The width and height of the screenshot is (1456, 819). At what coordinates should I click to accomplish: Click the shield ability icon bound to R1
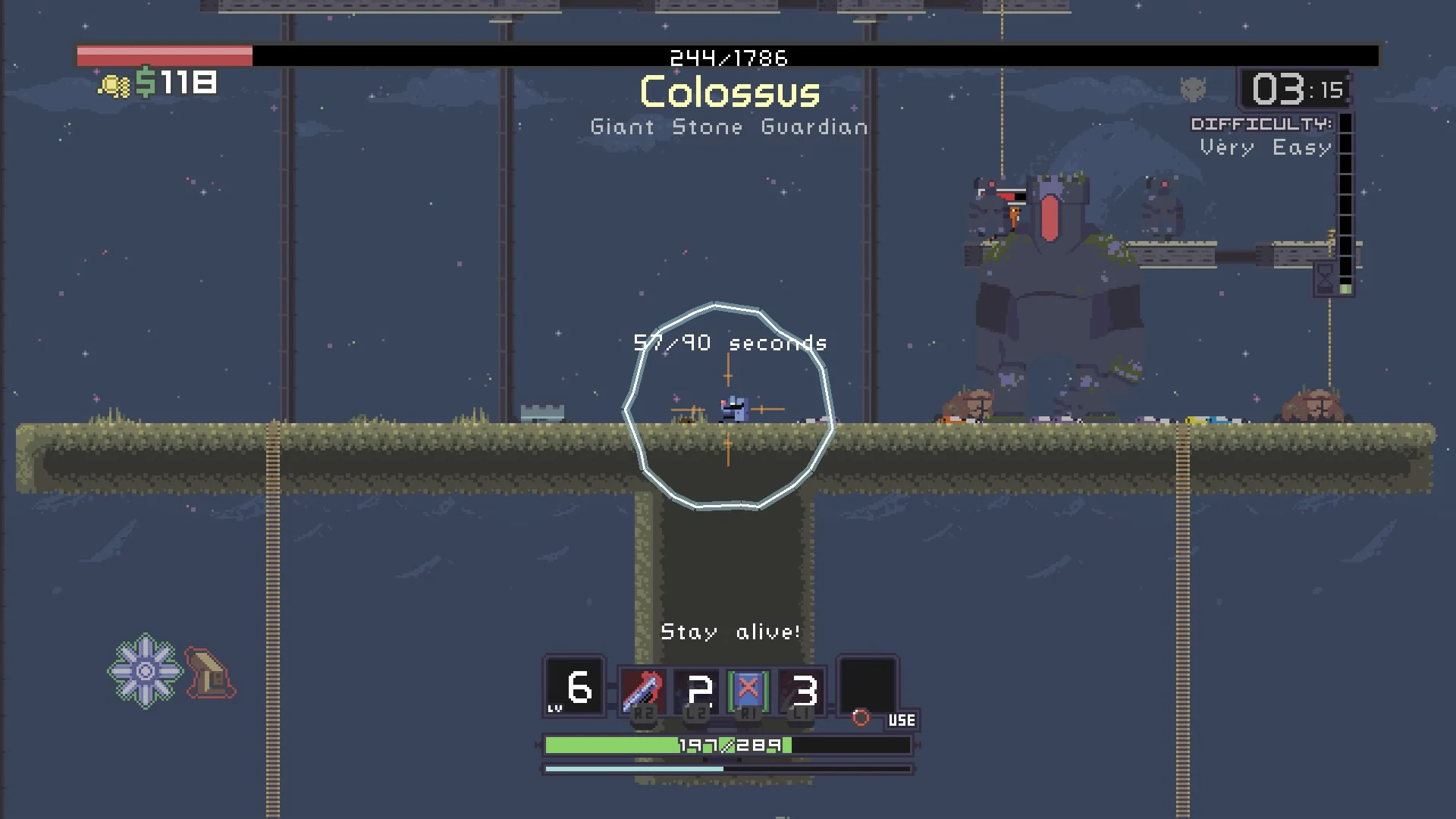tap(747, 690)
